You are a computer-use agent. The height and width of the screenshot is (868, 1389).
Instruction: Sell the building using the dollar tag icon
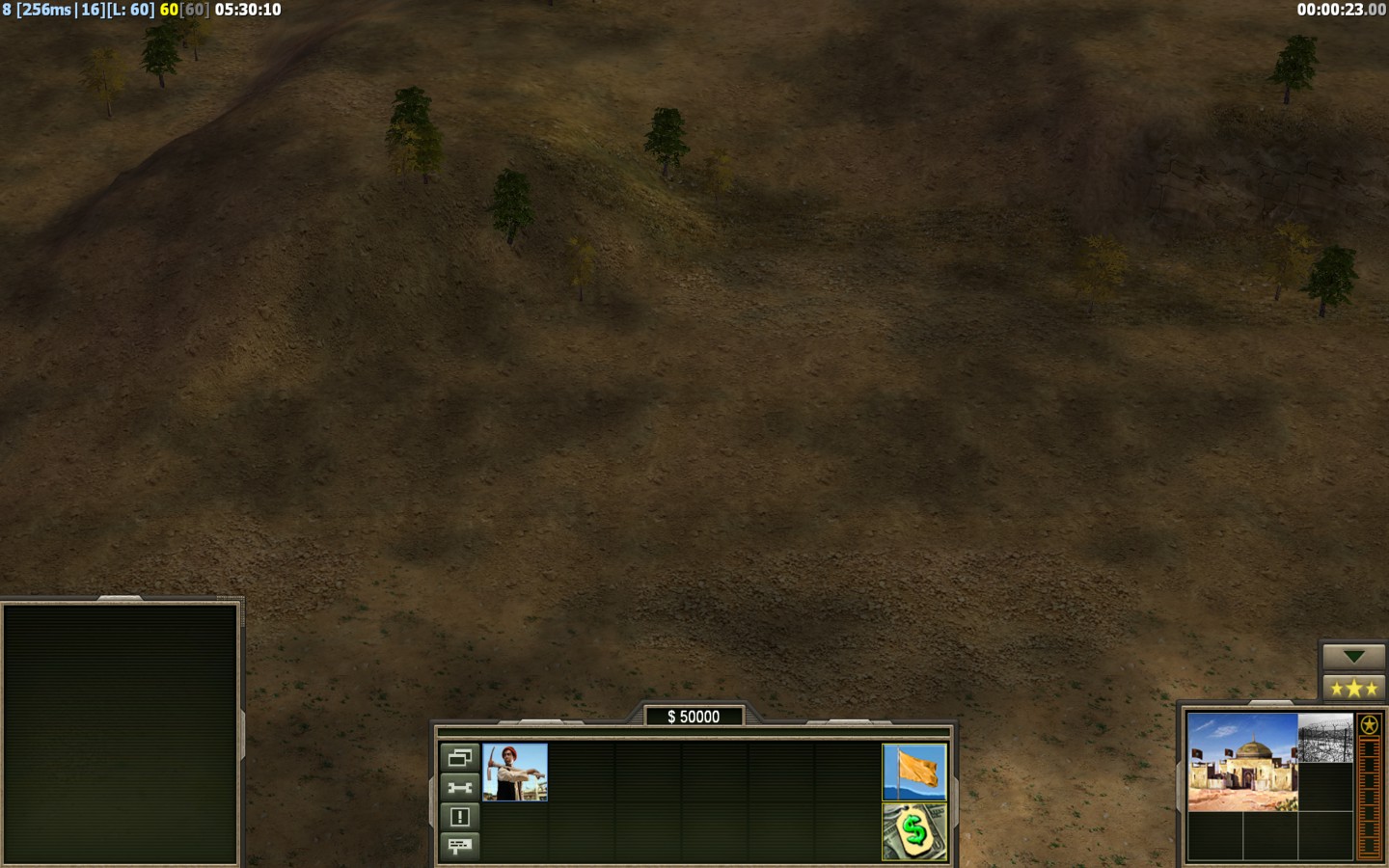[x=914, y=831]
